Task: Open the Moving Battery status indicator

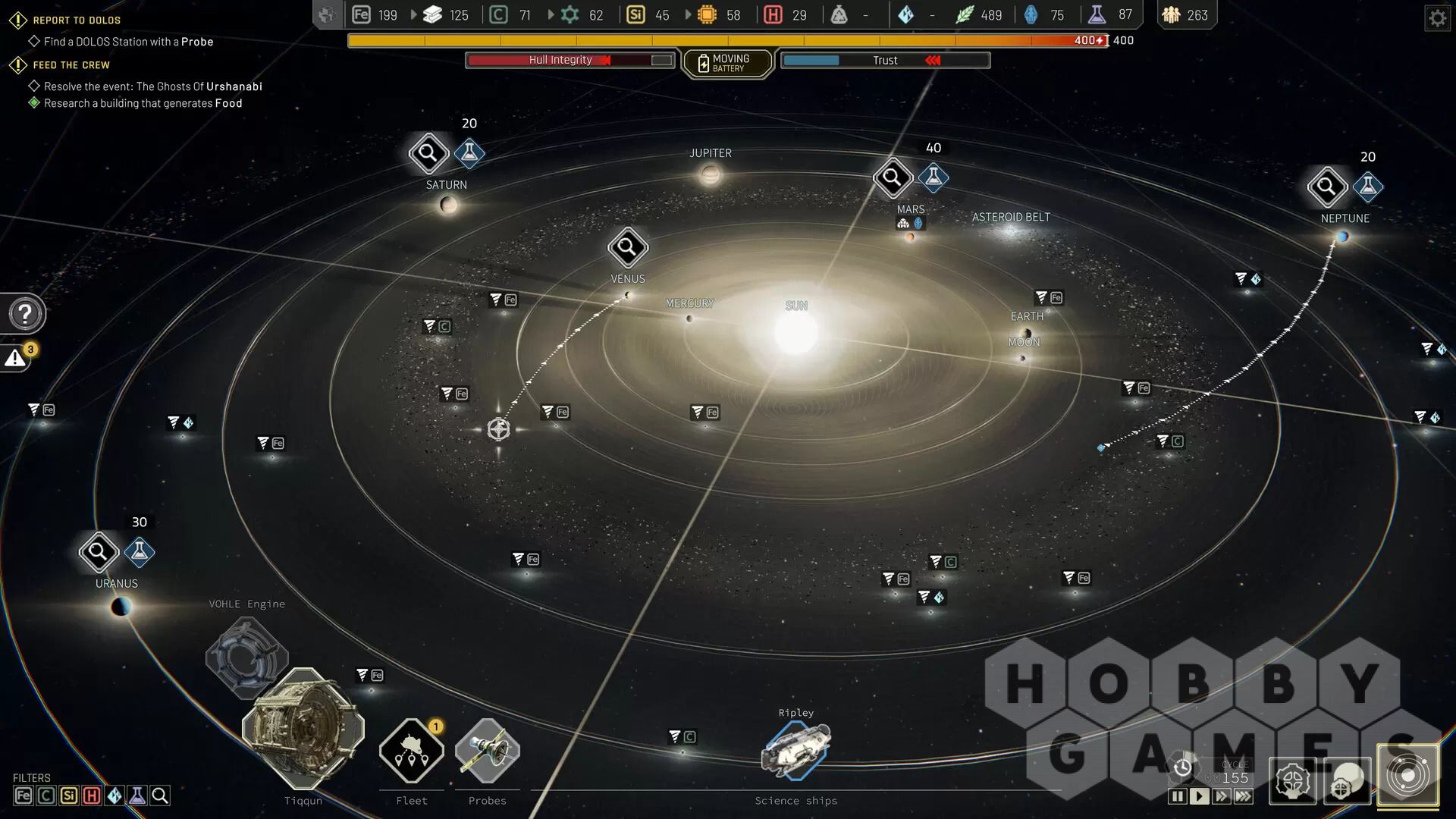Action: coord(727,63)
